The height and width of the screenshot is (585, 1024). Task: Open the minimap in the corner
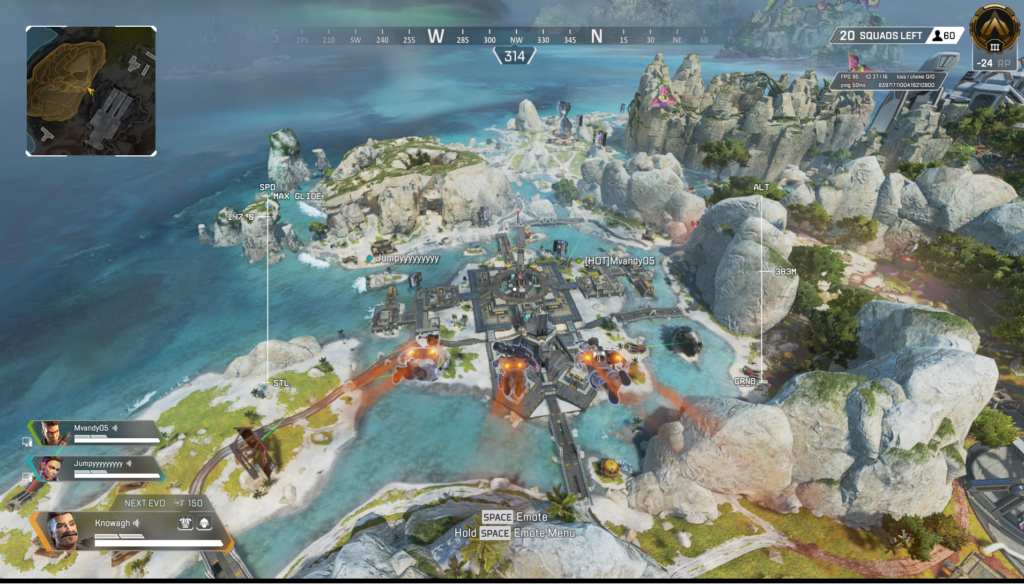click(91, 91)
